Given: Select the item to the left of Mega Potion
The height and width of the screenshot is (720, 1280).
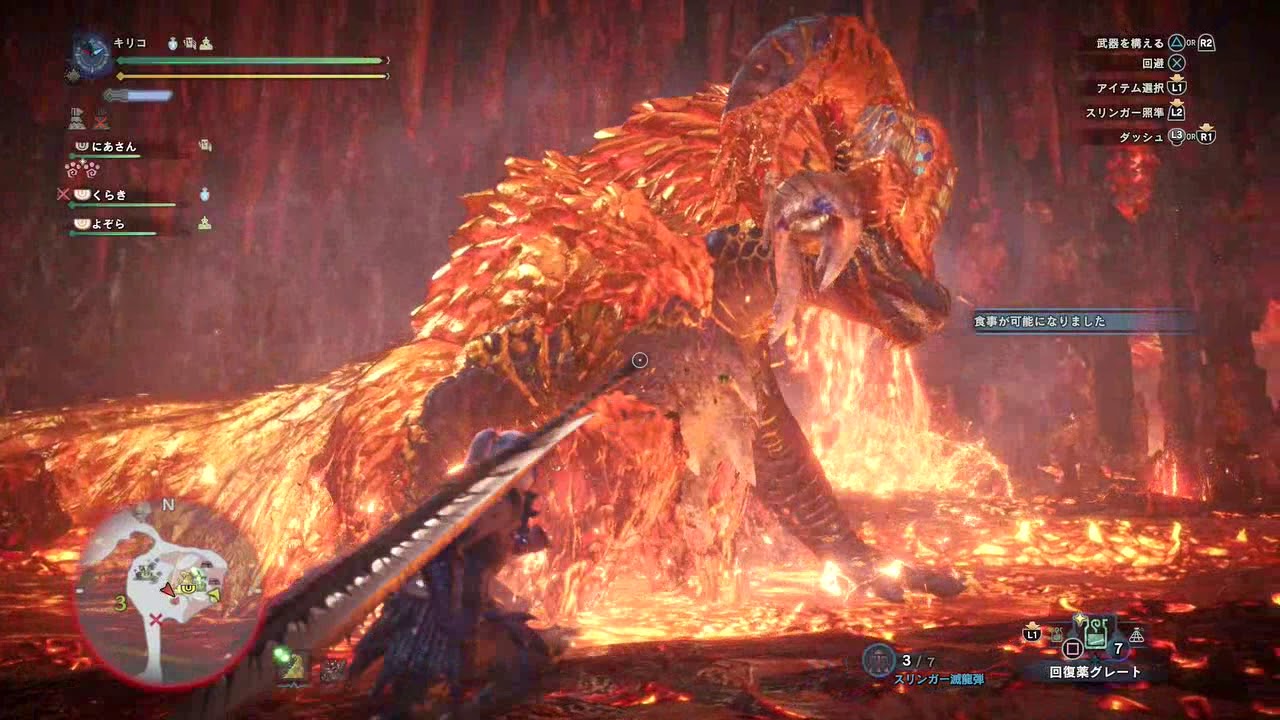Looking at the screenshot, I should (x=1056, y=634).
